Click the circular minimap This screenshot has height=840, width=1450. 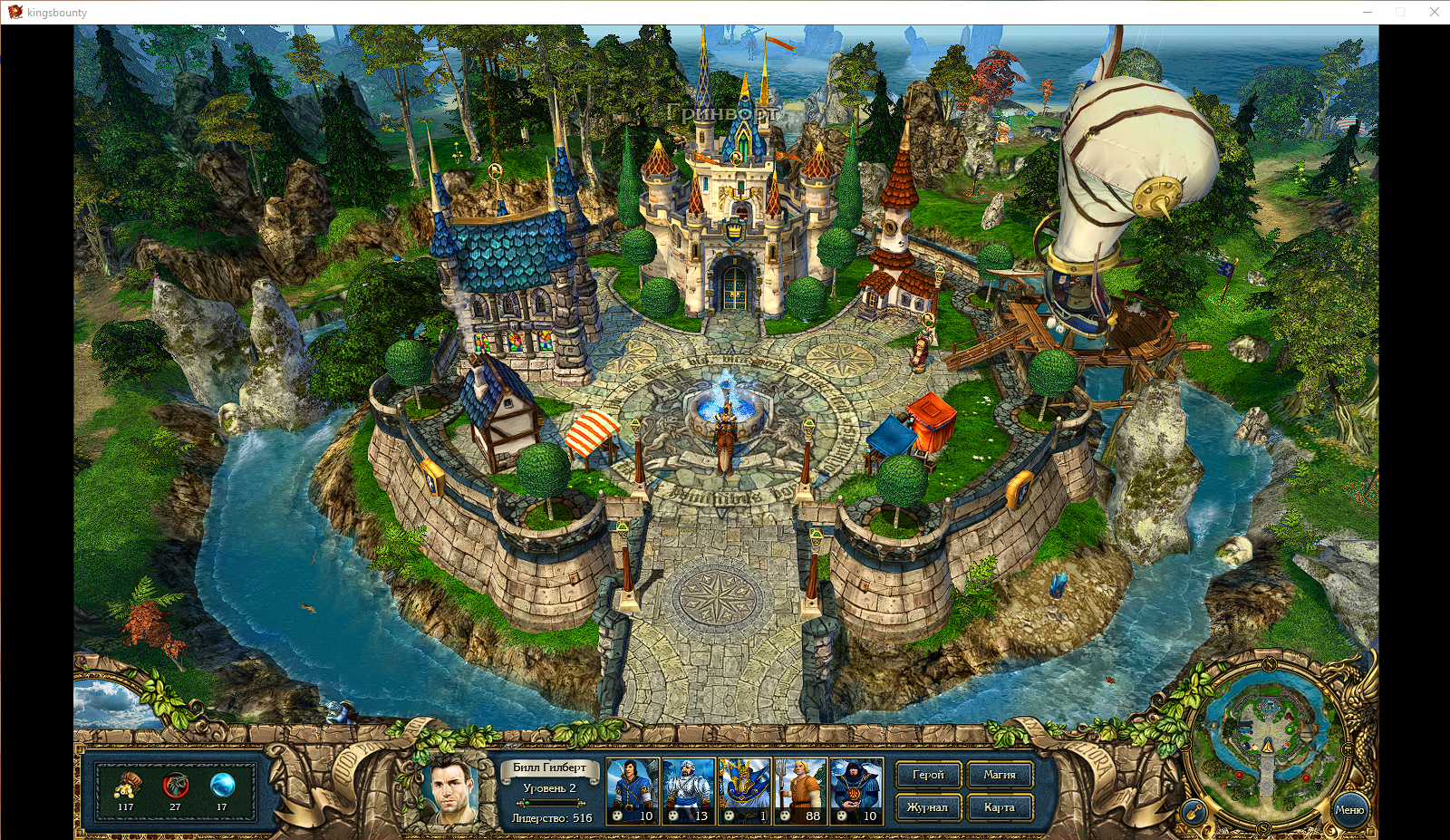pyautogui.click(x=1267, y=735)
